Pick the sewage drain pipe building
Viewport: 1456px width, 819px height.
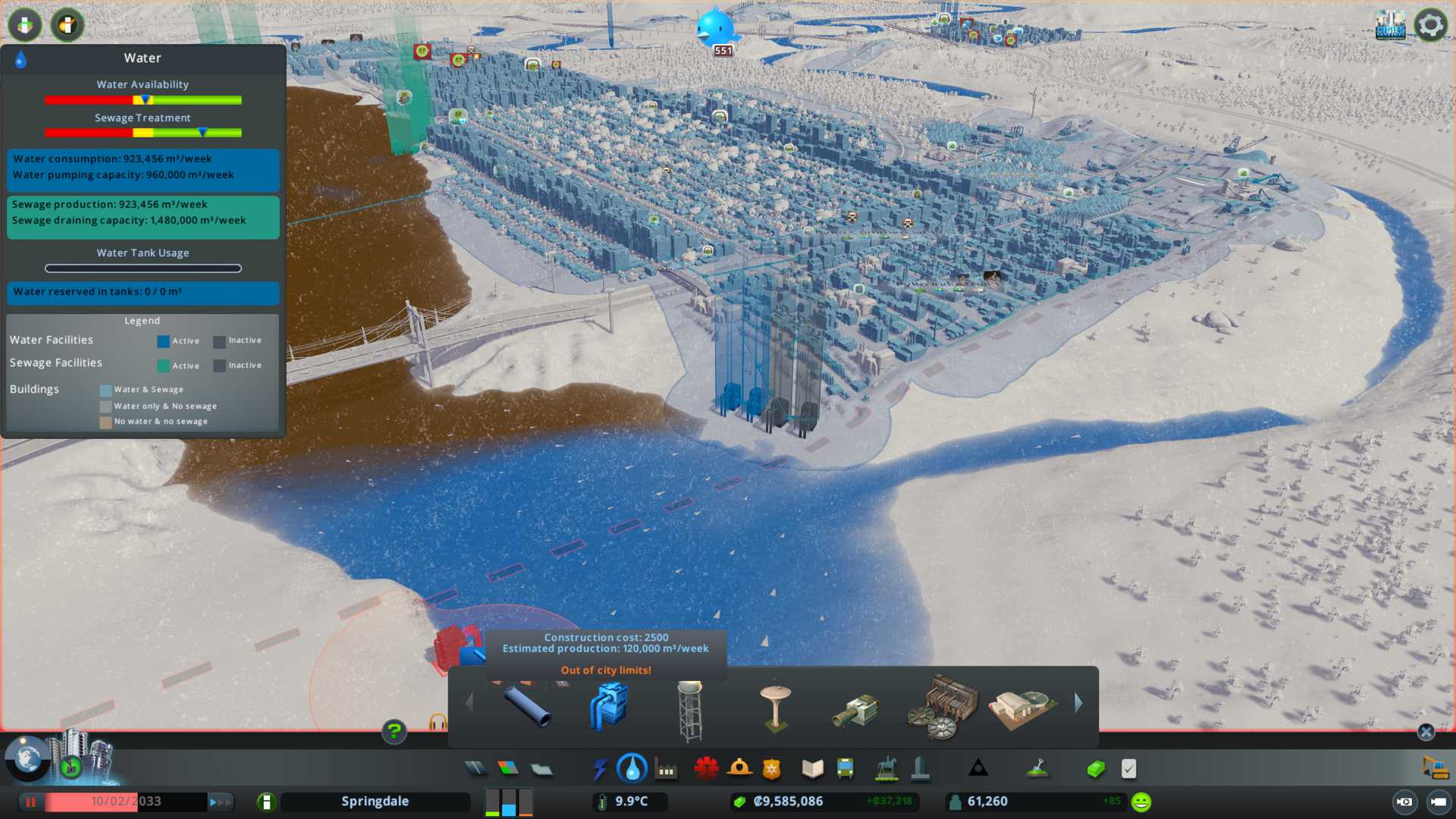(x=857, y=710)
